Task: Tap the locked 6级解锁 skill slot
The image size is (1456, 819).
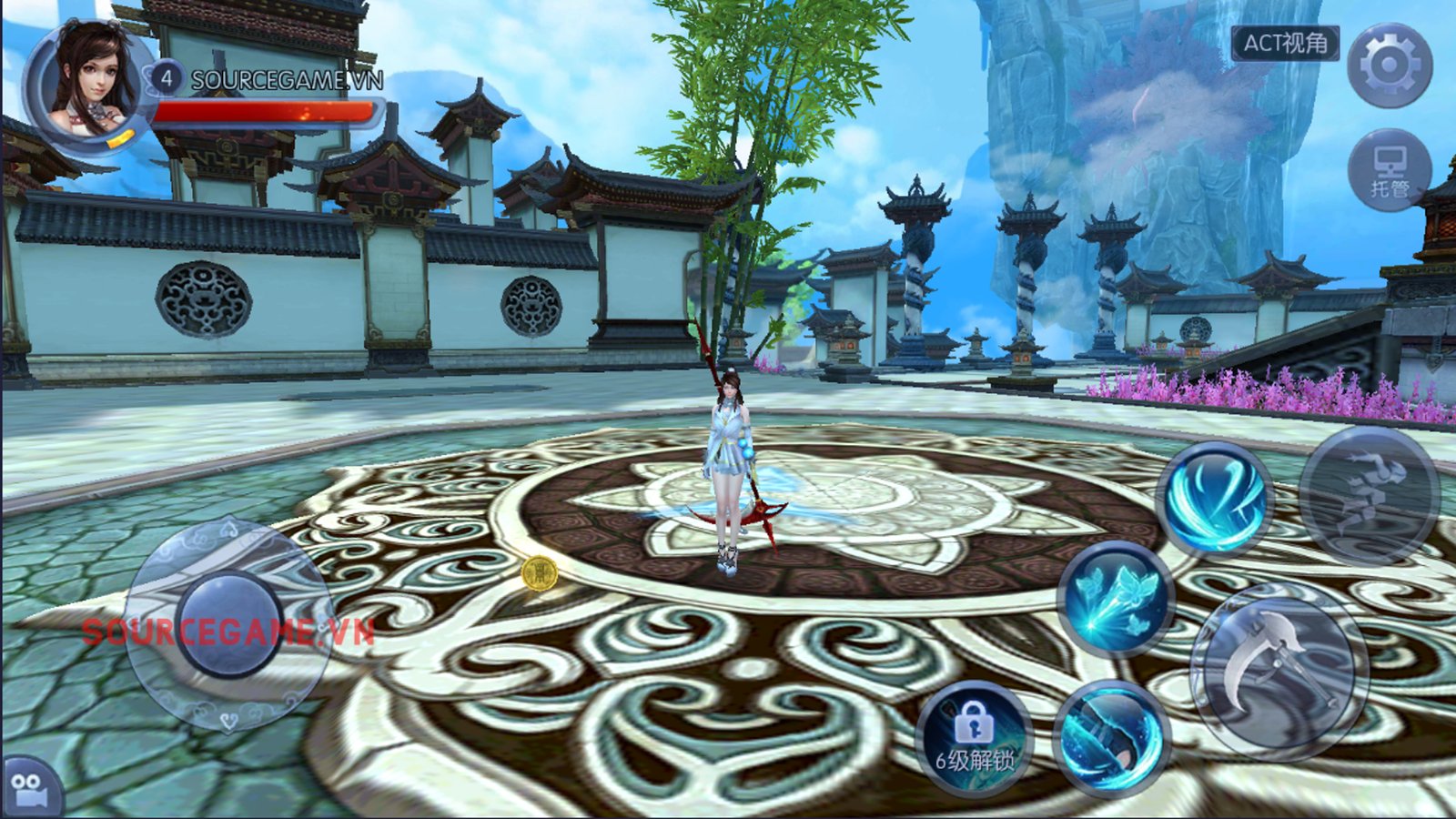Action: (x=973, y=737)
